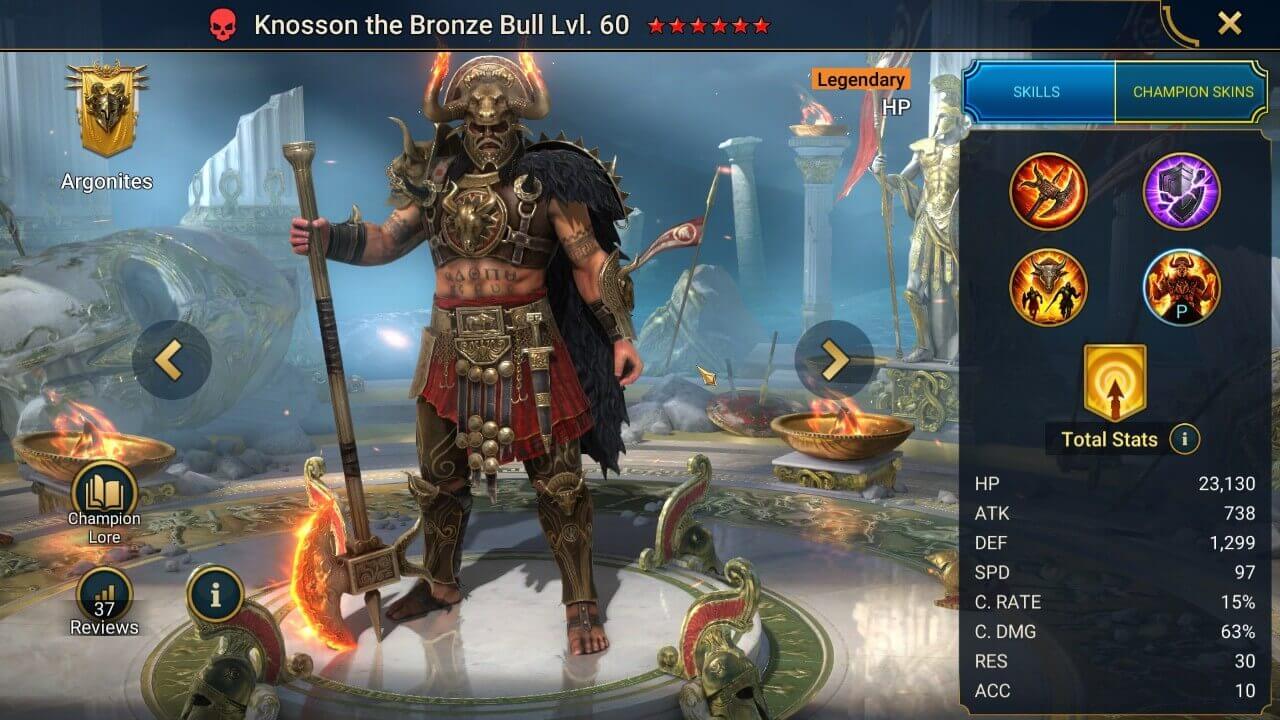Switch to the Champion Skins tab
The width and height of the screenshot is (1280, 720).
click(1192, 91)
